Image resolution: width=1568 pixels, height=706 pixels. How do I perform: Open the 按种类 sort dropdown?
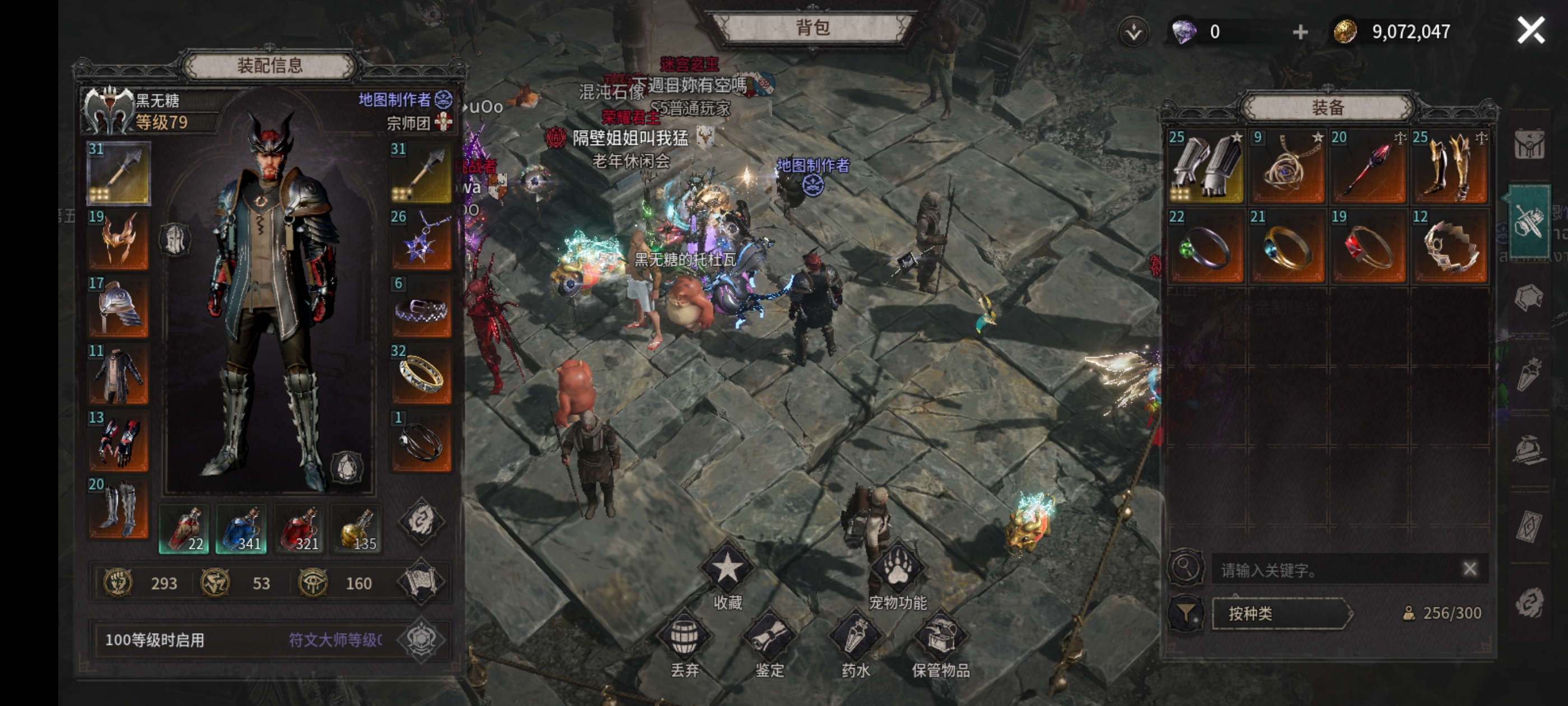[1281, 613]
